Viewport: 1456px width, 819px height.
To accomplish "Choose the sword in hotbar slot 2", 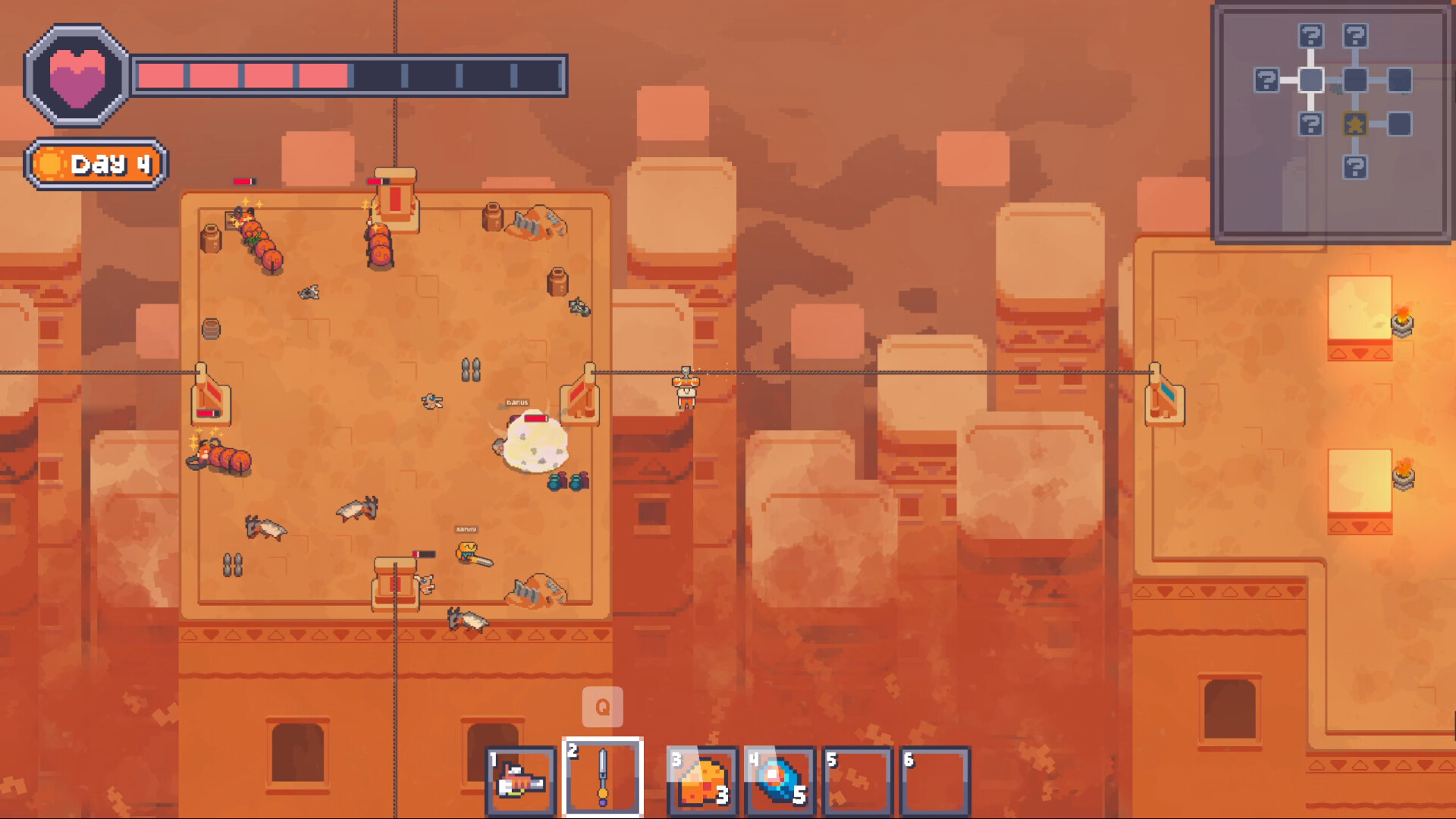I will coord(603,777).
